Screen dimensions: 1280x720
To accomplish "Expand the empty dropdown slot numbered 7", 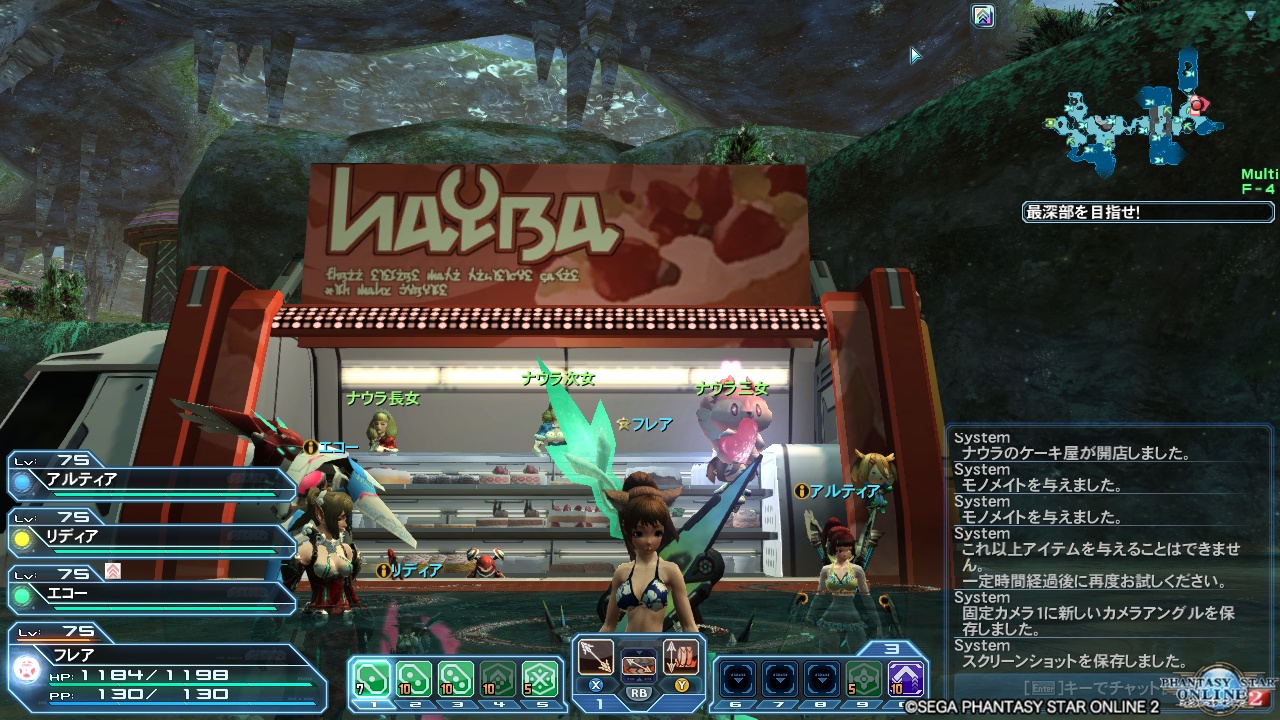I will (779, 678).
